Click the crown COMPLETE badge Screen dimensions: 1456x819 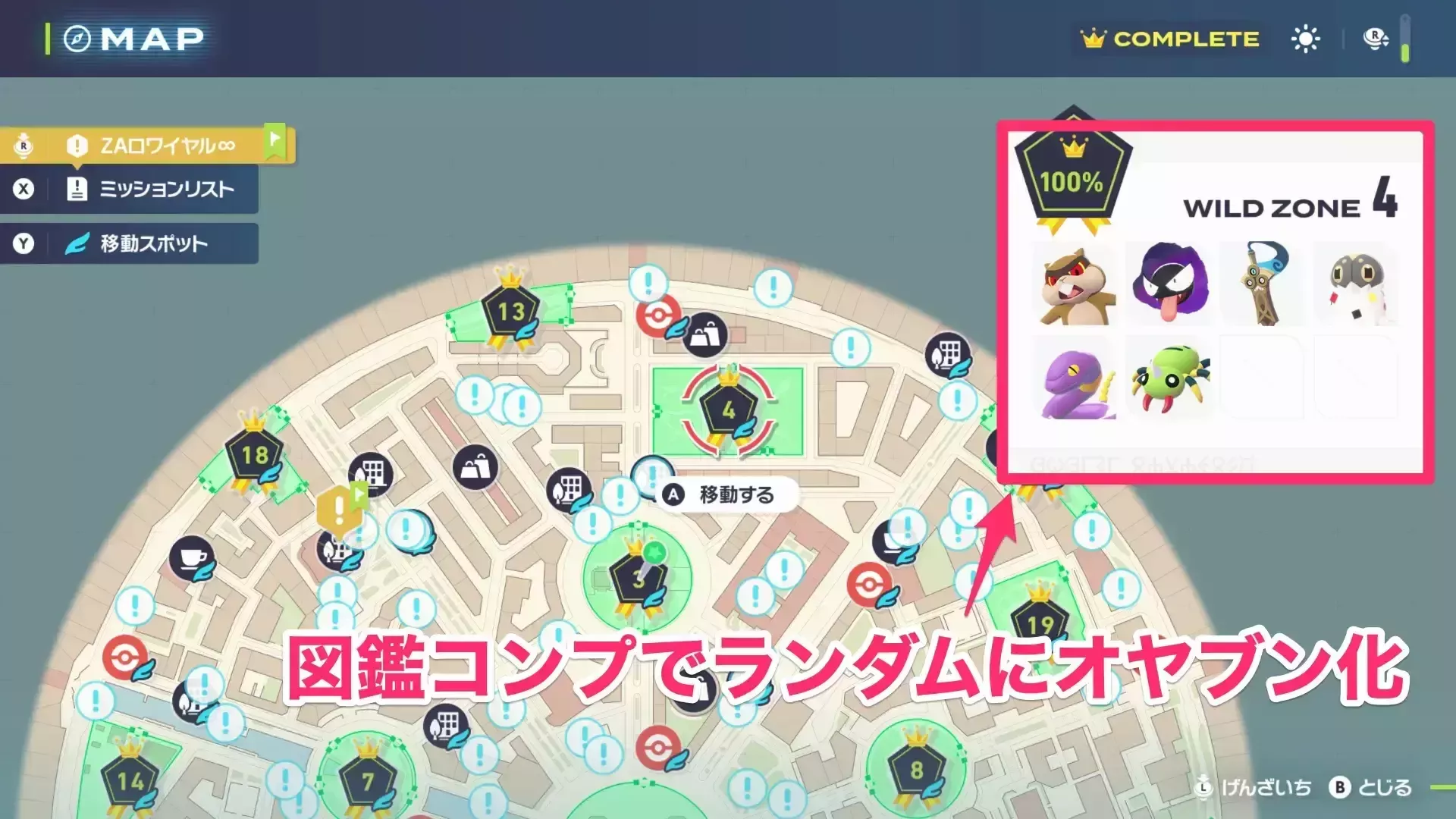tap(1168, 39)
